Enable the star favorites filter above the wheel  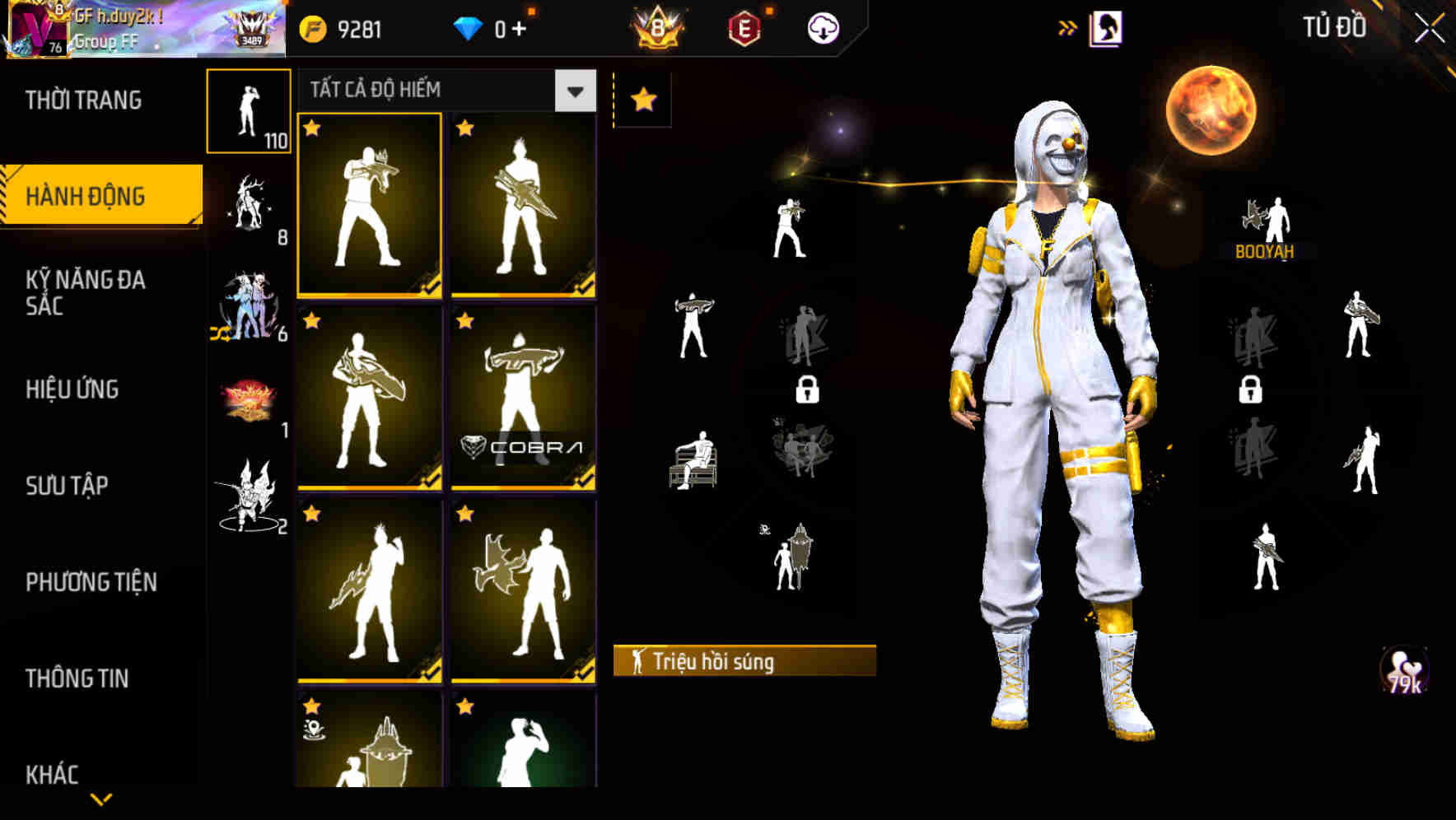[x=644, y=99]
